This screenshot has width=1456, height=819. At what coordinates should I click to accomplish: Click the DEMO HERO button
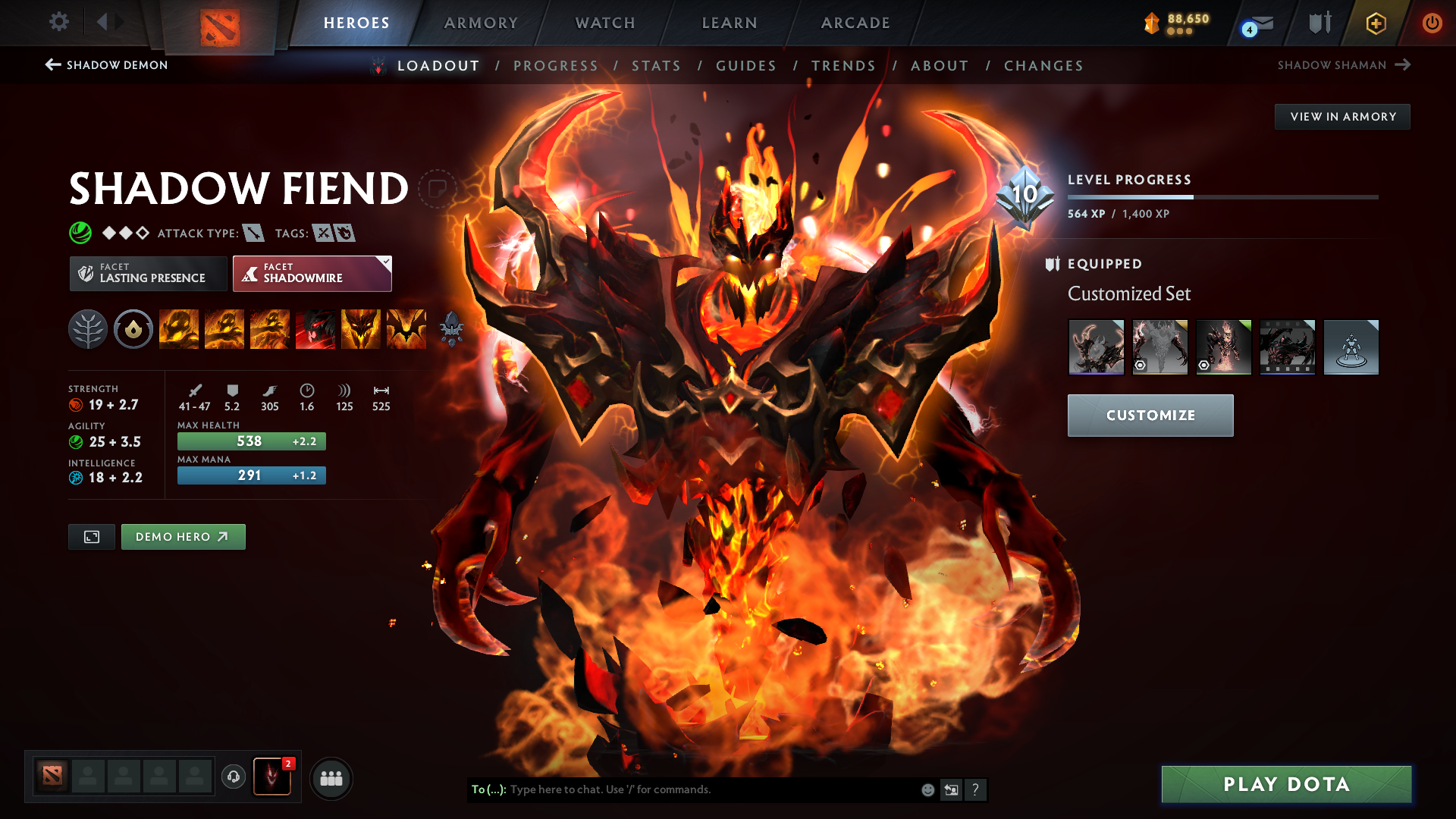click(183, 536)
